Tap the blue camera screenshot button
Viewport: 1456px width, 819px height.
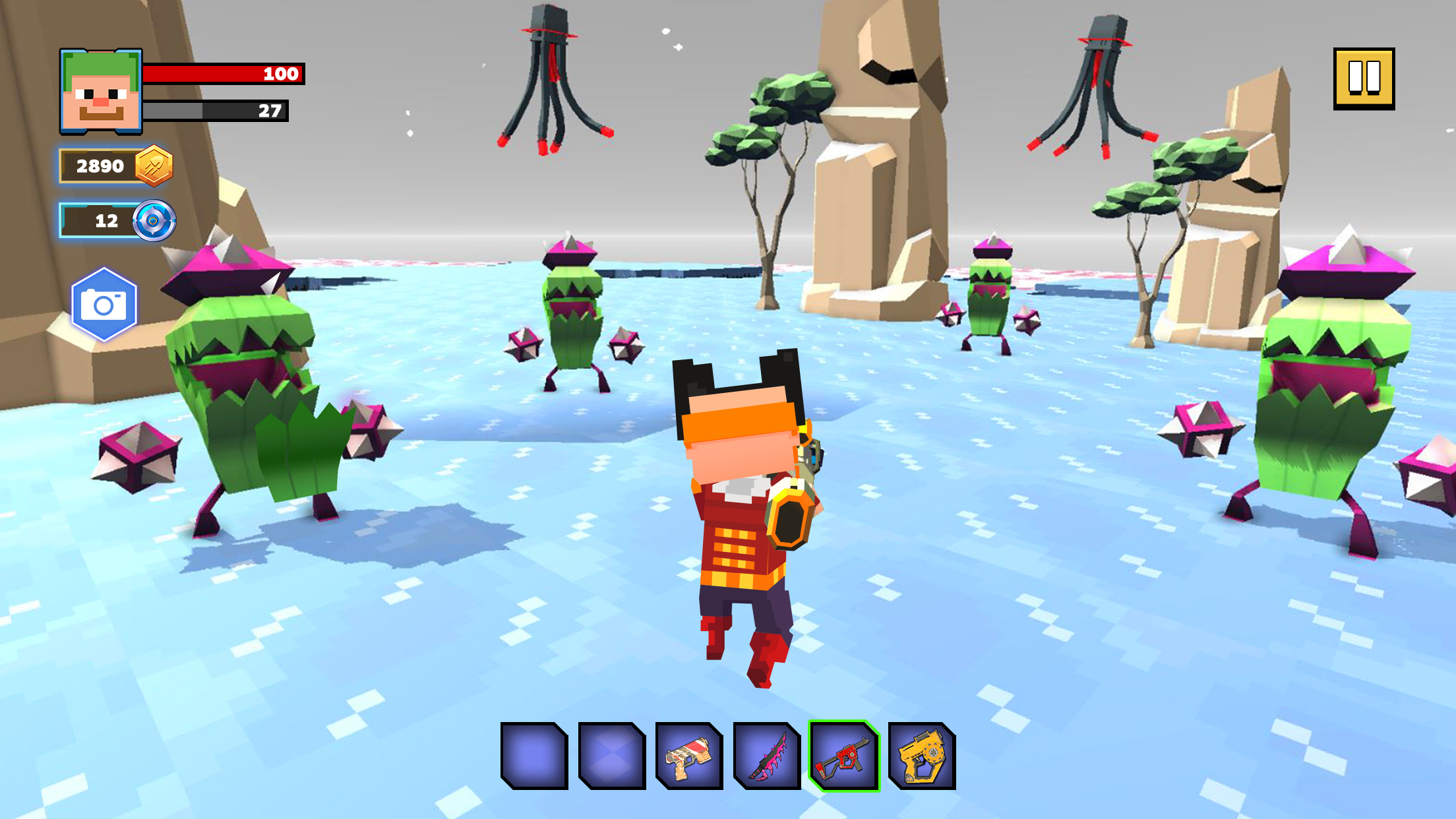click(104, 305)
